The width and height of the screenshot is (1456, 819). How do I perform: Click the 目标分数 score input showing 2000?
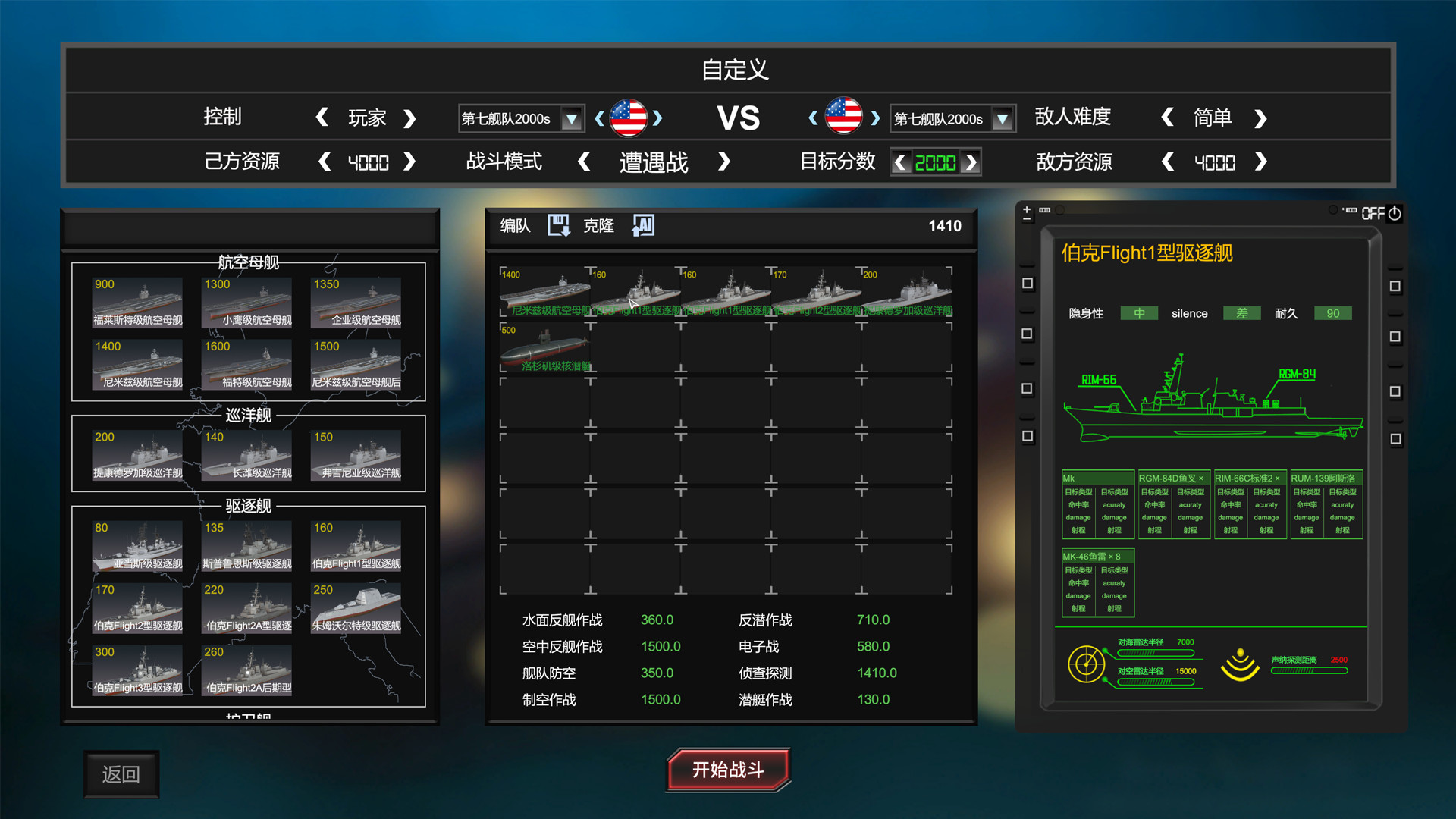(935, 162)
